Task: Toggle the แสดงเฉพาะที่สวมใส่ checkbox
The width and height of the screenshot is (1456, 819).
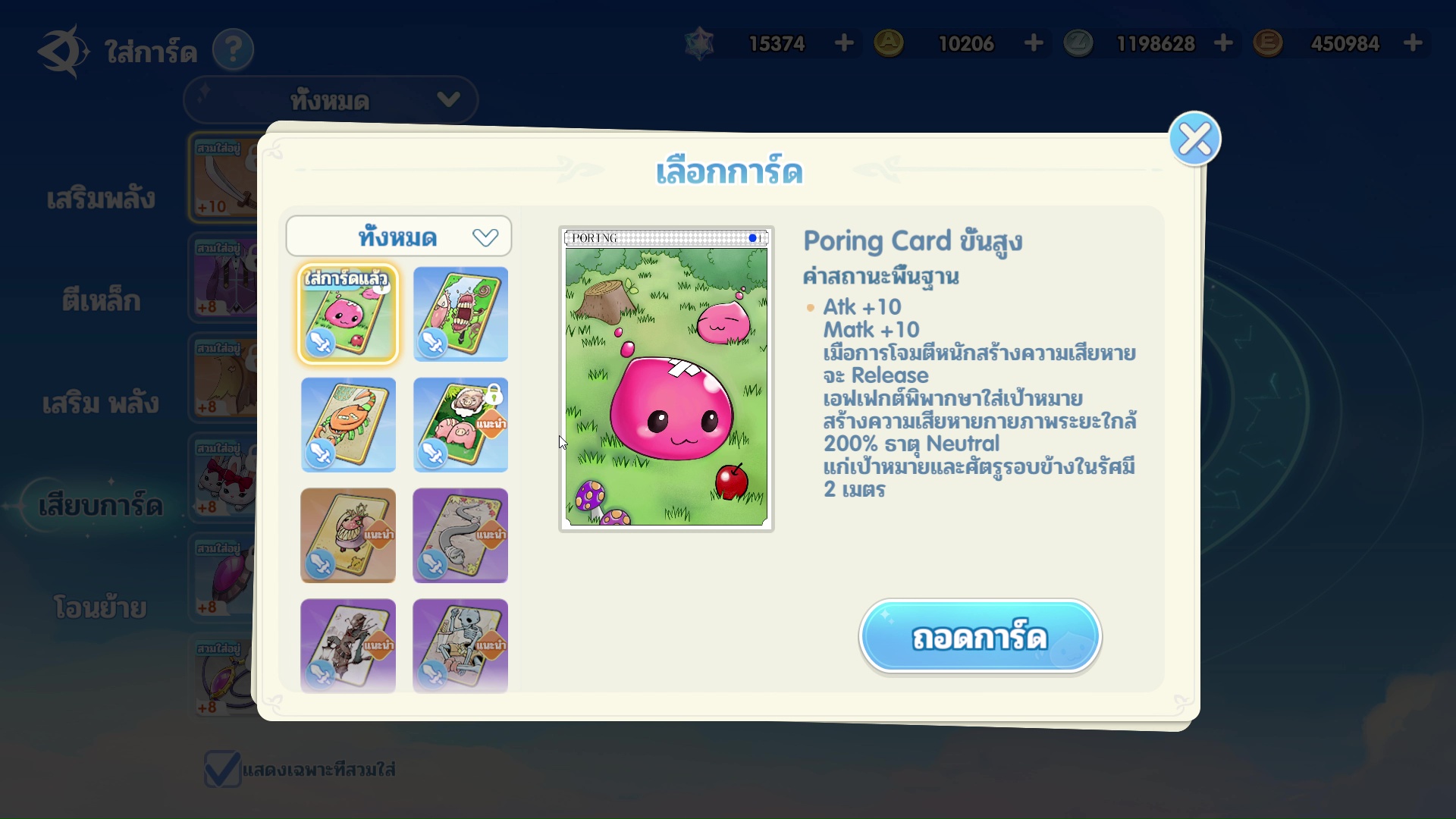Action: [222, 769]
